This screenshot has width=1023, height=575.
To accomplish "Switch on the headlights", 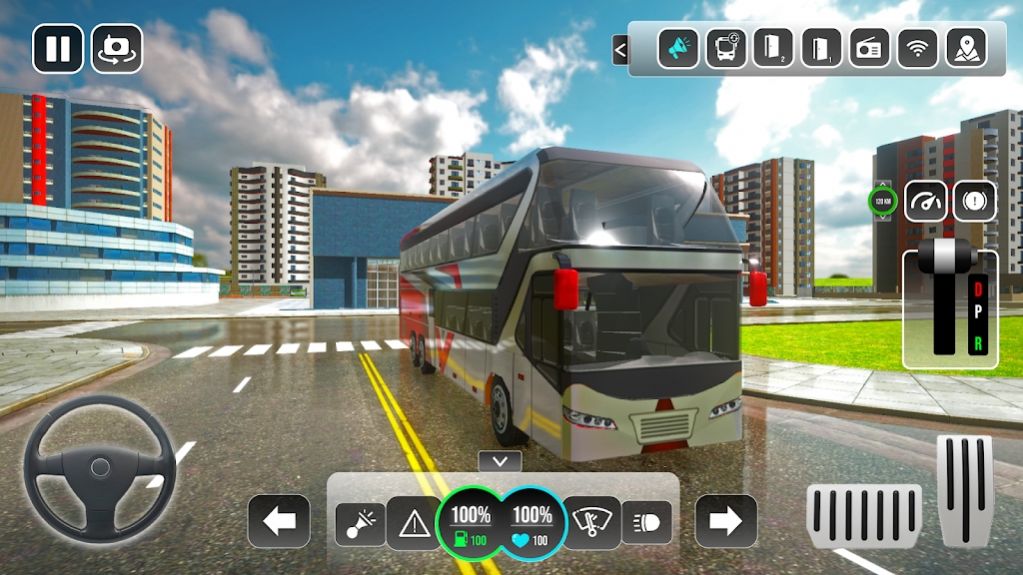I will (646, 522).
